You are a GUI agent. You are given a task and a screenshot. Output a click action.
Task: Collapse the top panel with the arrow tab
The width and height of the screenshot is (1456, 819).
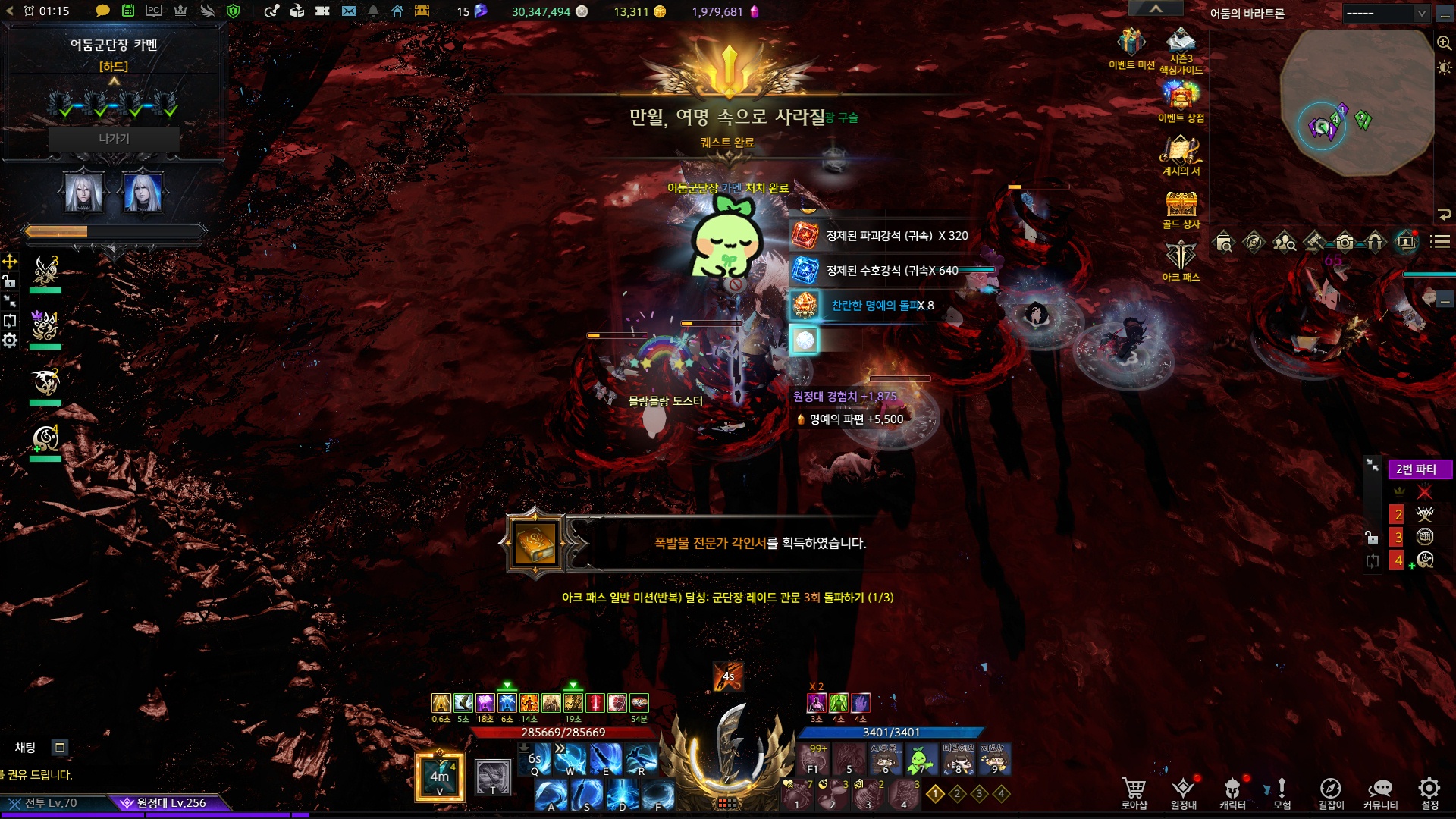click(1156, 8)
